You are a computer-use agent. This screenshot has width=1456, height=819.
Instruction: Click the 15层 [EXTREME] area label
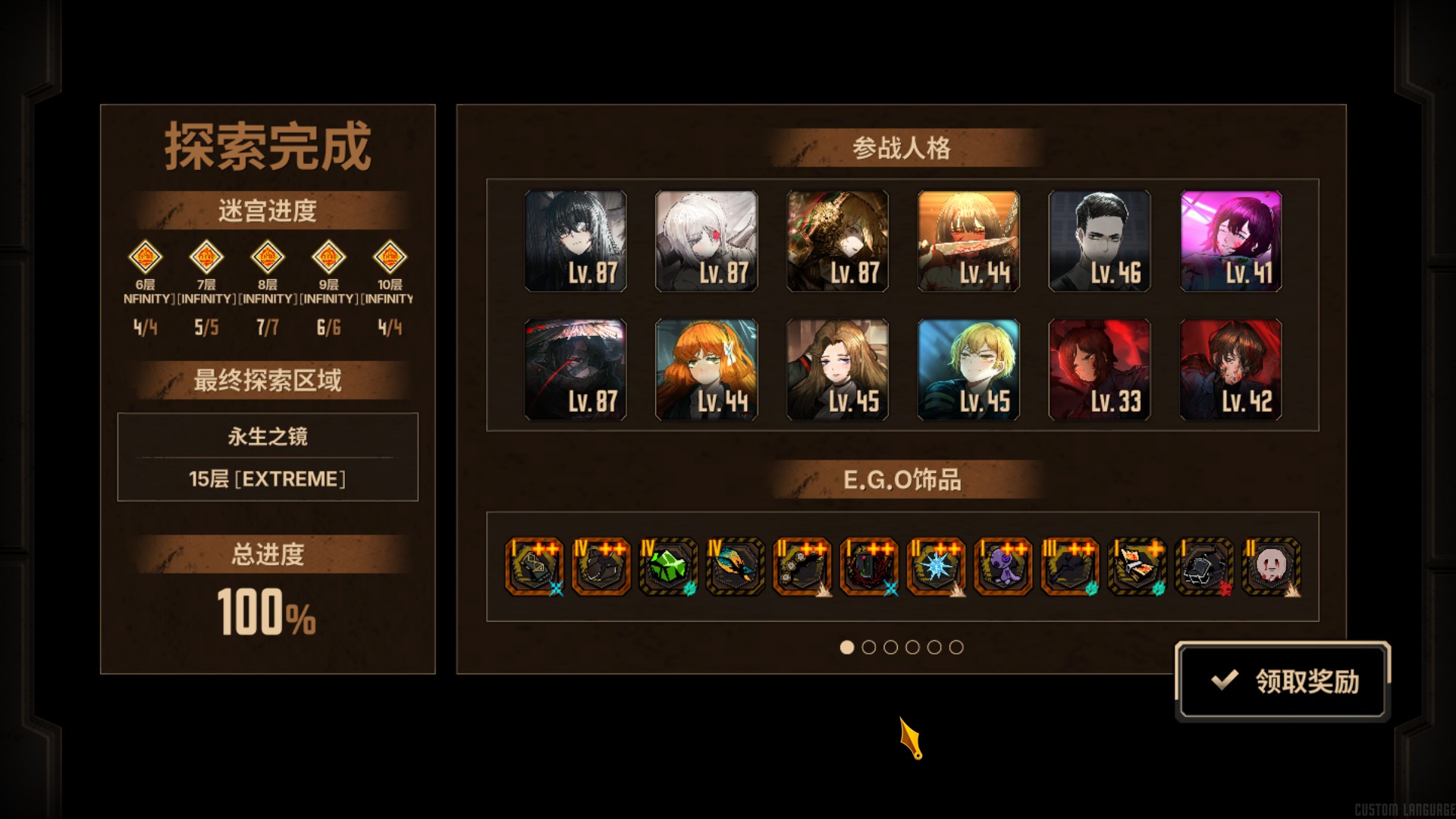pos(267,478)
